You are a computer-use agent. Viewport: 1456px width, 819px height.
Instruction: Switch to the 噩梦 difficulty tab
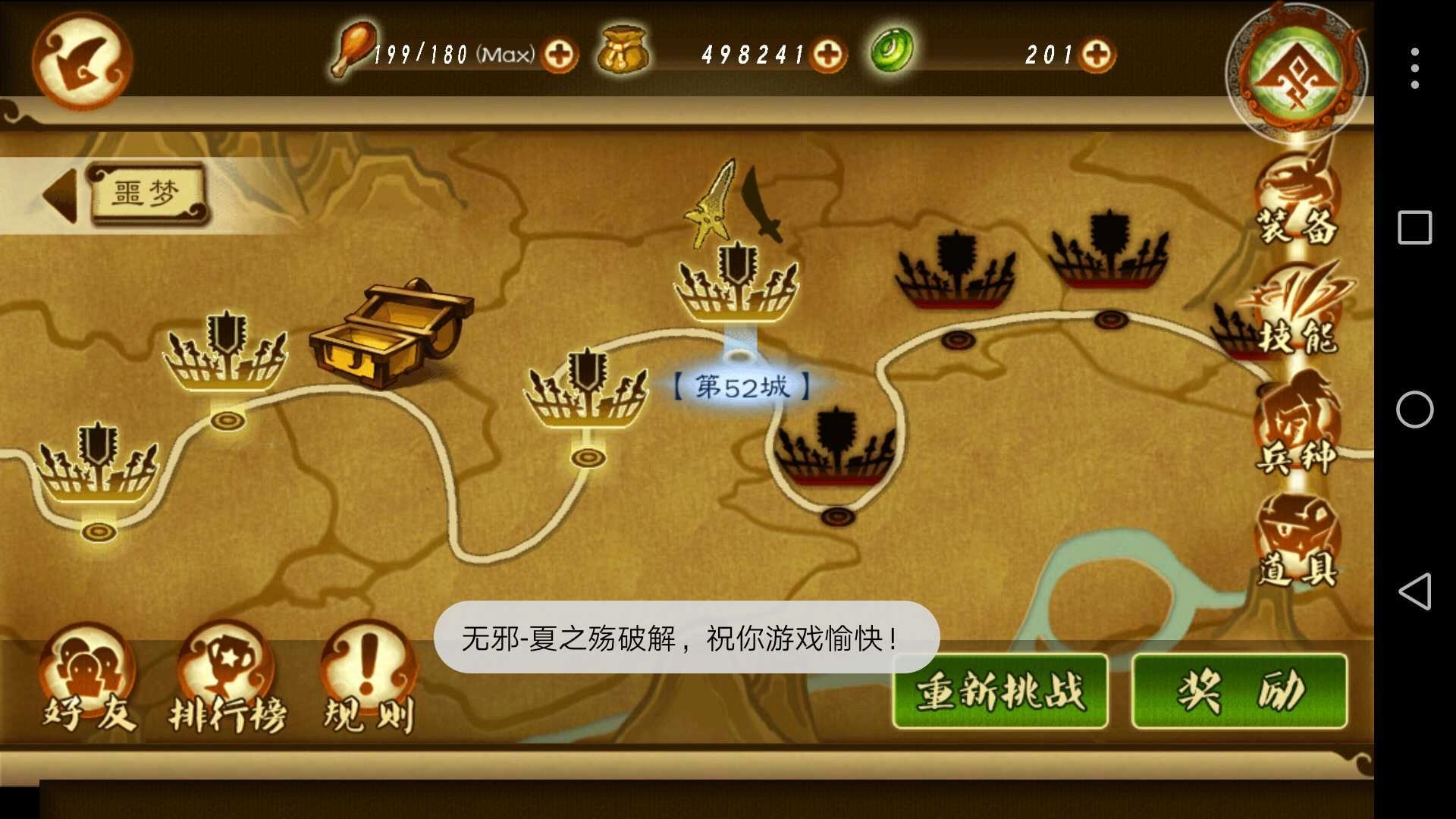[x=148, y=193]
